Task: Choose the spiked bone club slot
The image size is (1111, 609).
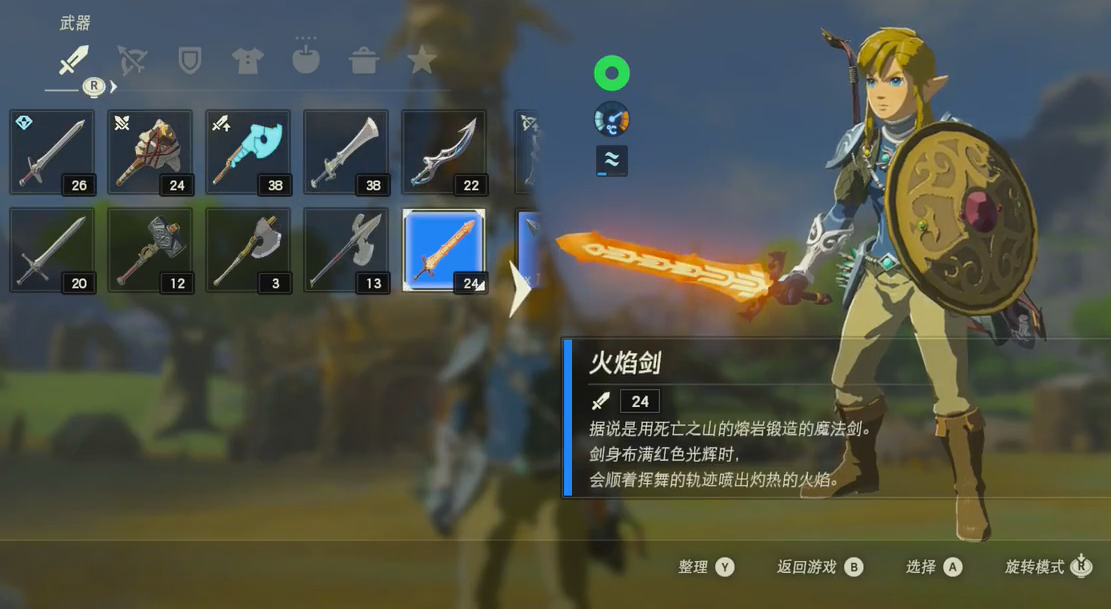Action: coord(150,153)
